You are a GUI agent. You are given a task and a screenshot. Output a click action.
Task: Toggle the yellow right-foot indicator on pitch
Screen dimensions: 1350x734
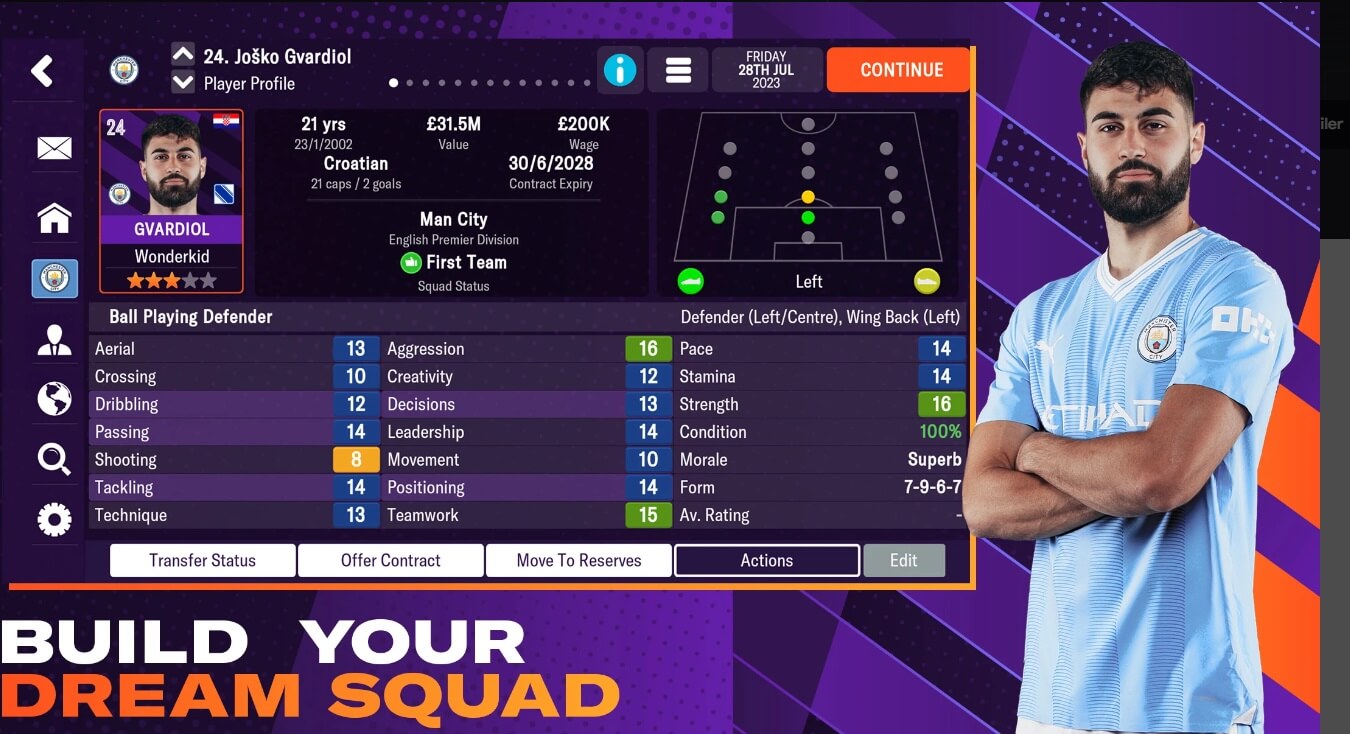coord(927,281)
